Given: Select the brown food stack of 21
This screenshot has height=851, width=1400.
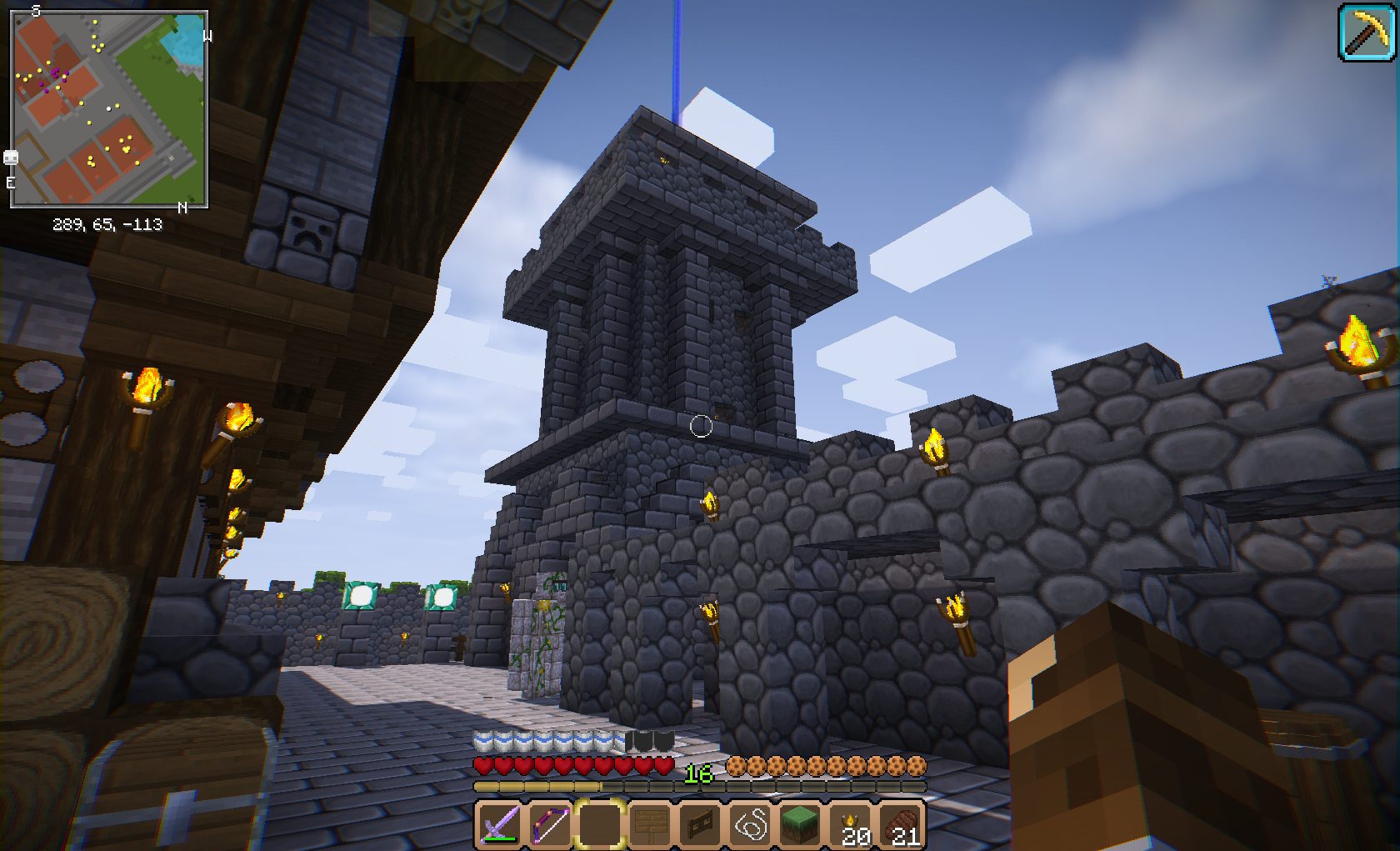Looking at the screenshot, I should click(x=902, y=824).
